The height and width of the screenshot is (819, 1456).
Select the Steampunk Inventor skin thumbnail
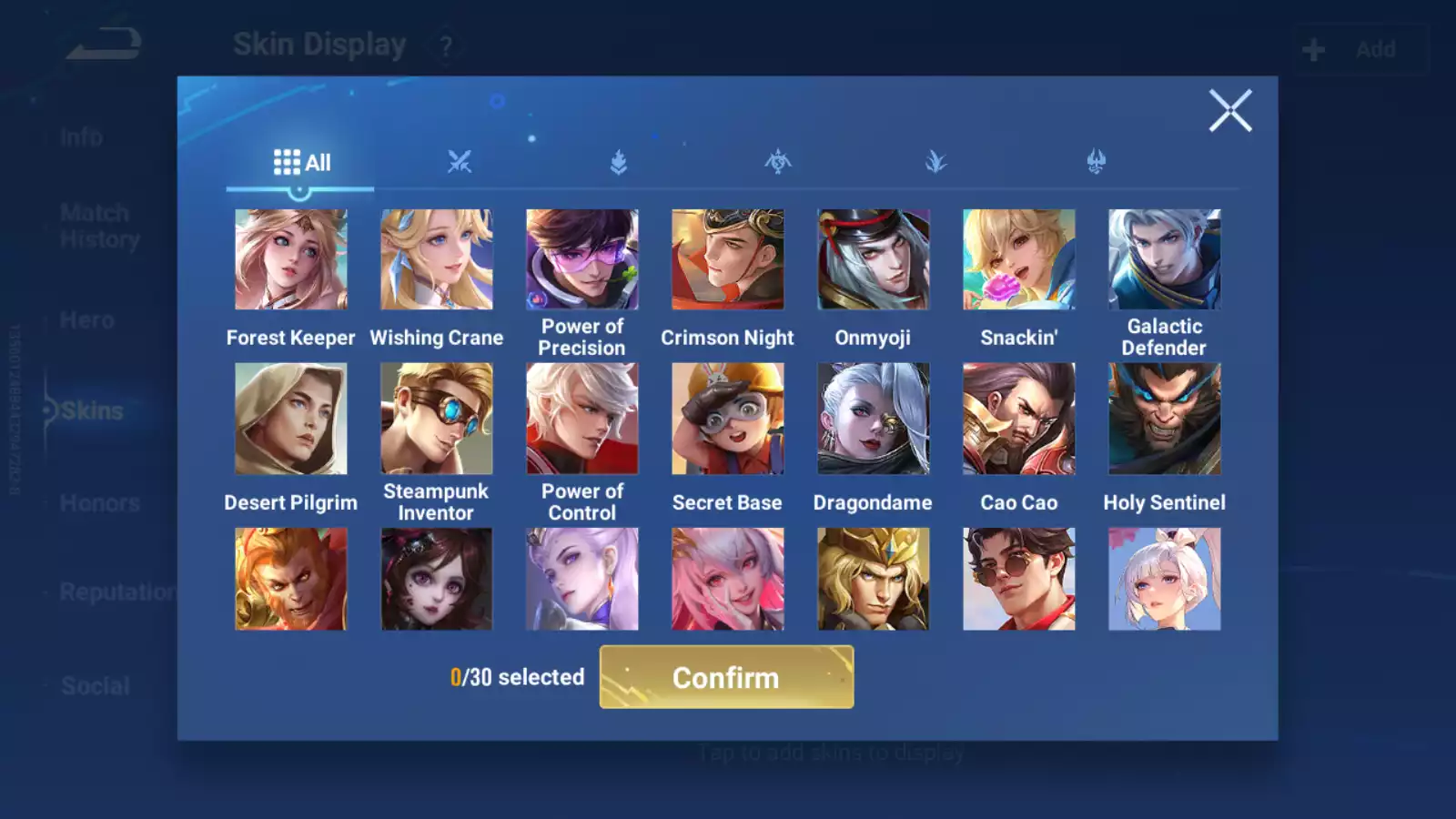pos(436,417)
